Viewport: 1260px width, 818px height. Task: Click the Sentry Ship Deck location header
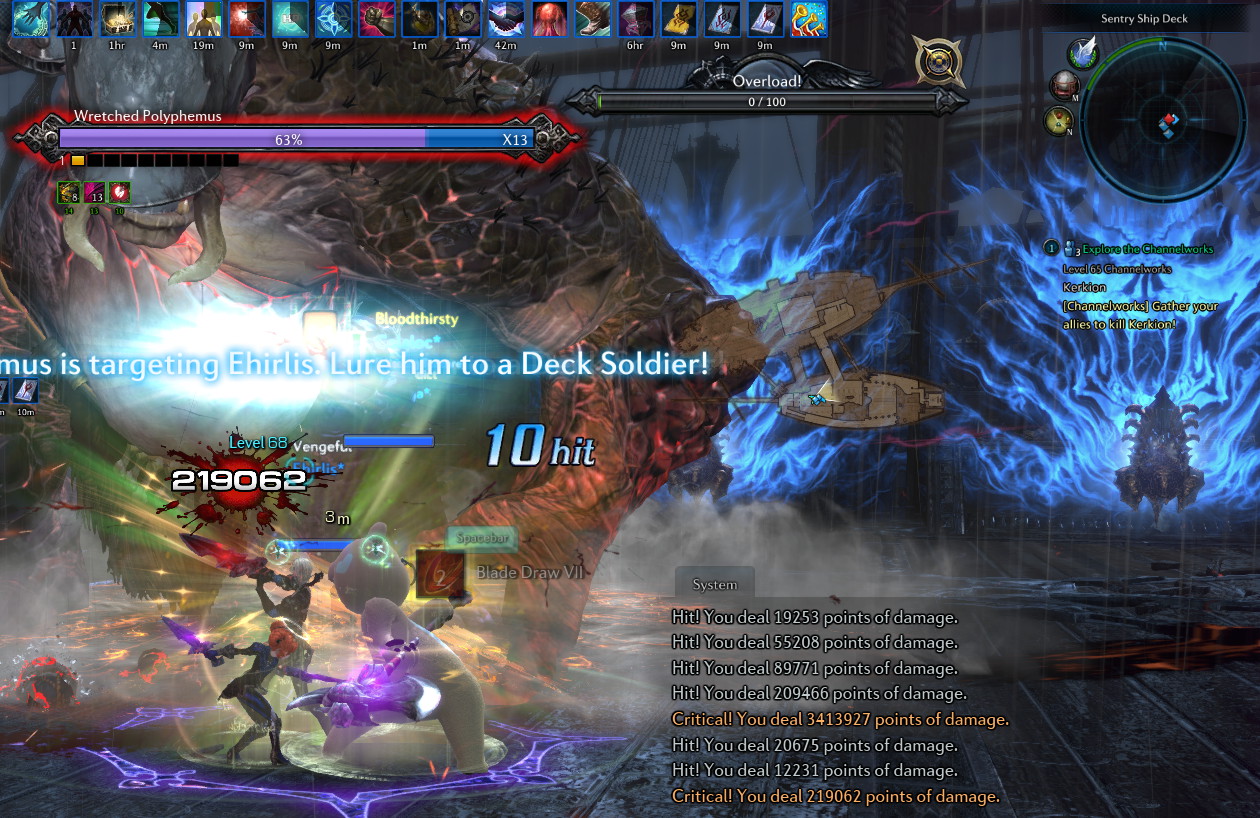(1144, 19)
